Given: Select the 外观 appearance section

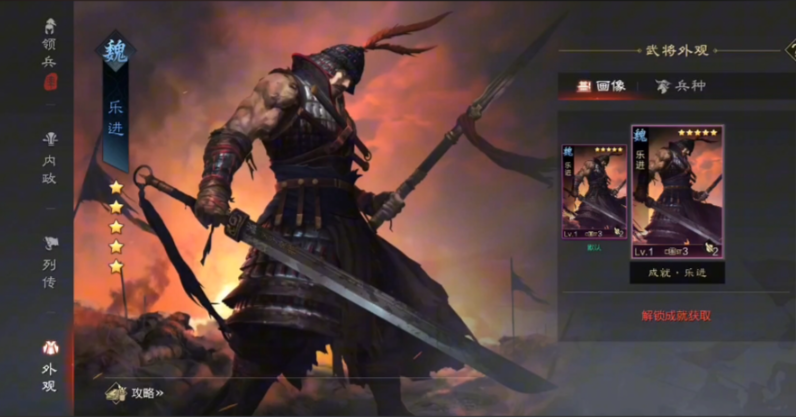Looking at the screenshot, I should click(x=49, y=365).
